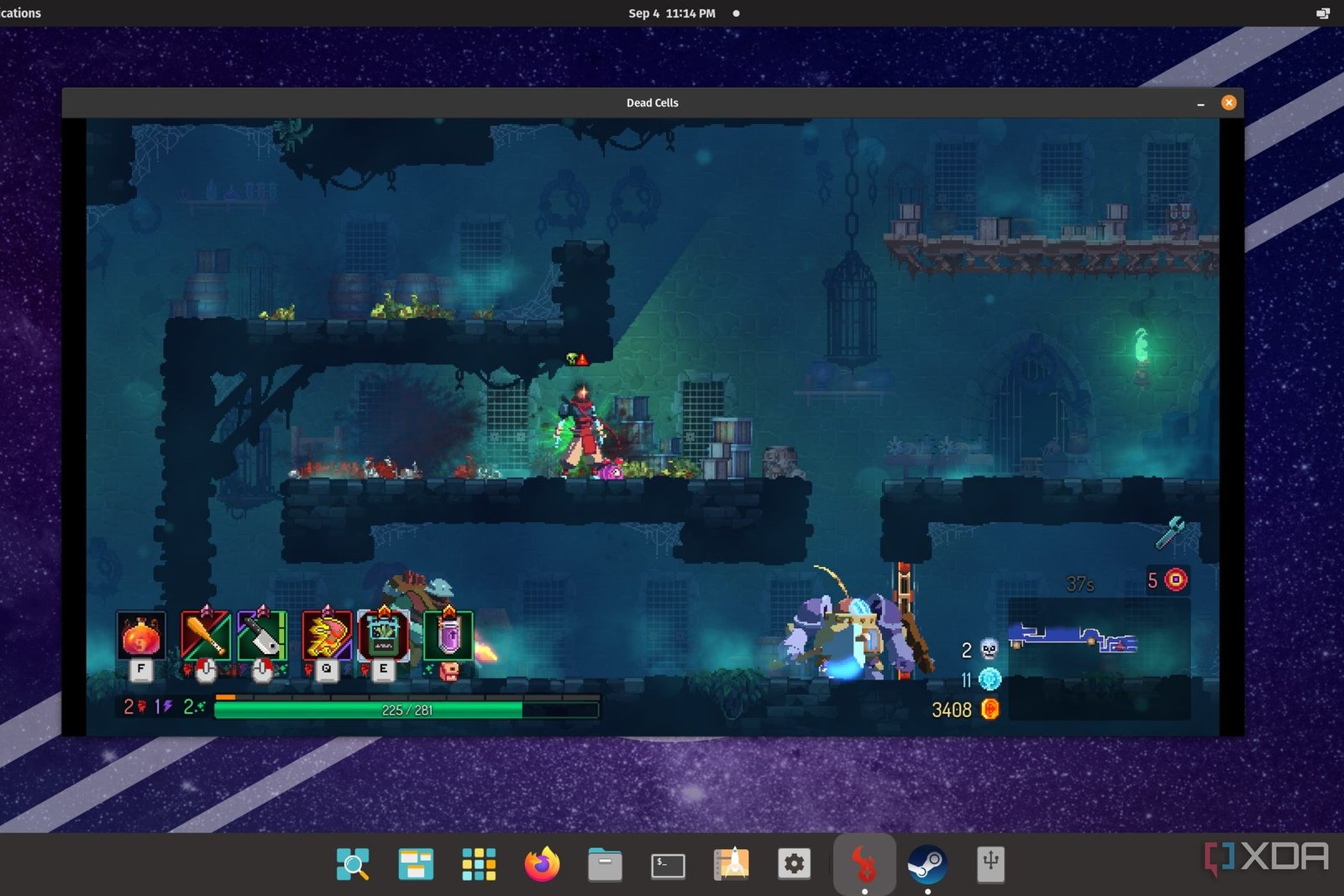The height and width of the screenshot is (896, 1344).
Task: Launch Steam from the dock
Action: [929, 862]
